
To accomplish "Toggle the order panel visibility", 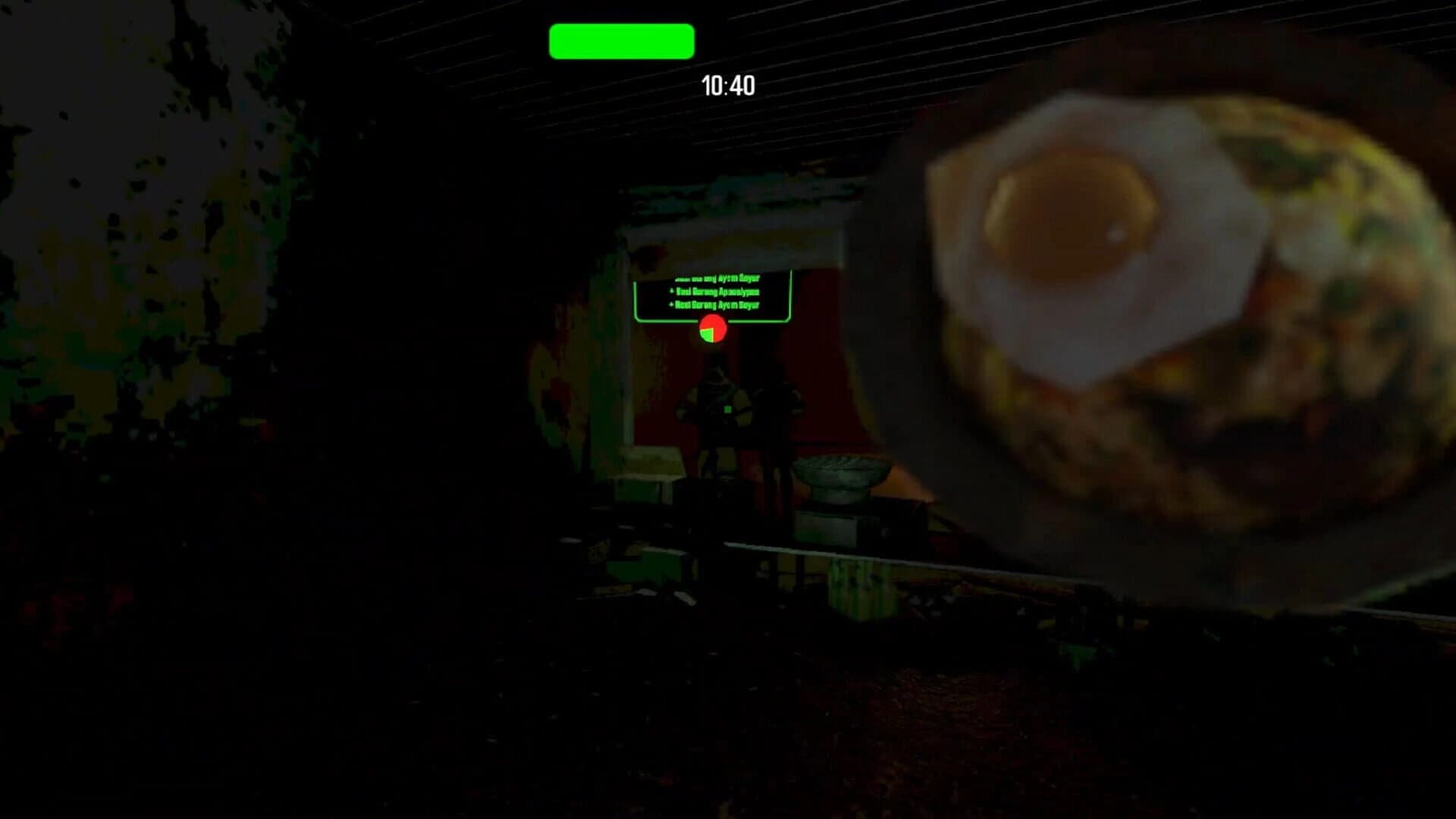I will [713, 296].
